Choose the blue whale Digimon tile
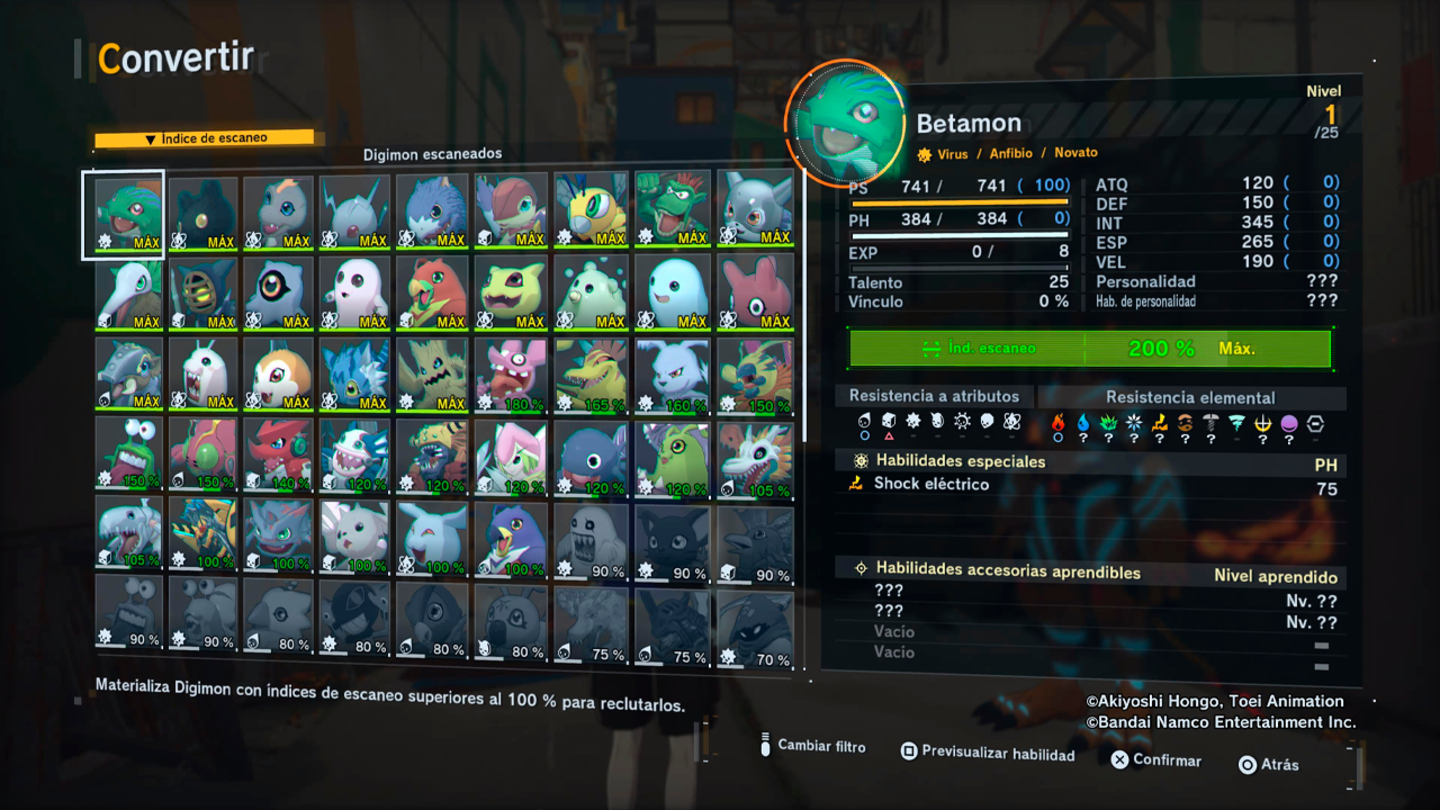This screenshot has height=810, width=1440. (x=592, y=455)
